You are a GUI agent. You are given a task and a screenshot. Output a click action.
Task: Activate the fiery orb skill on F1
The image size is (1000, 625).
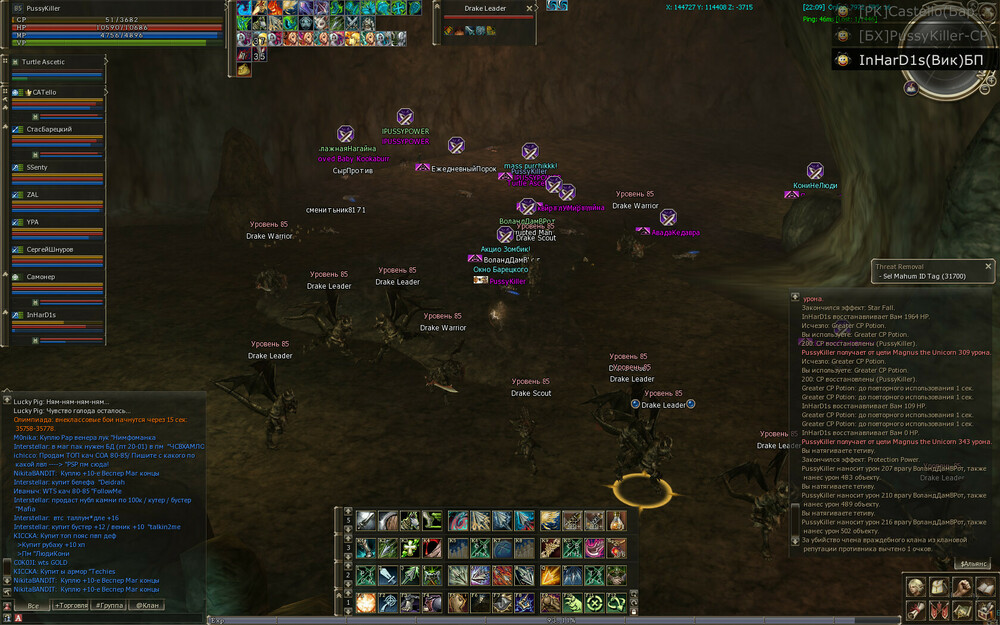[366, 603]
